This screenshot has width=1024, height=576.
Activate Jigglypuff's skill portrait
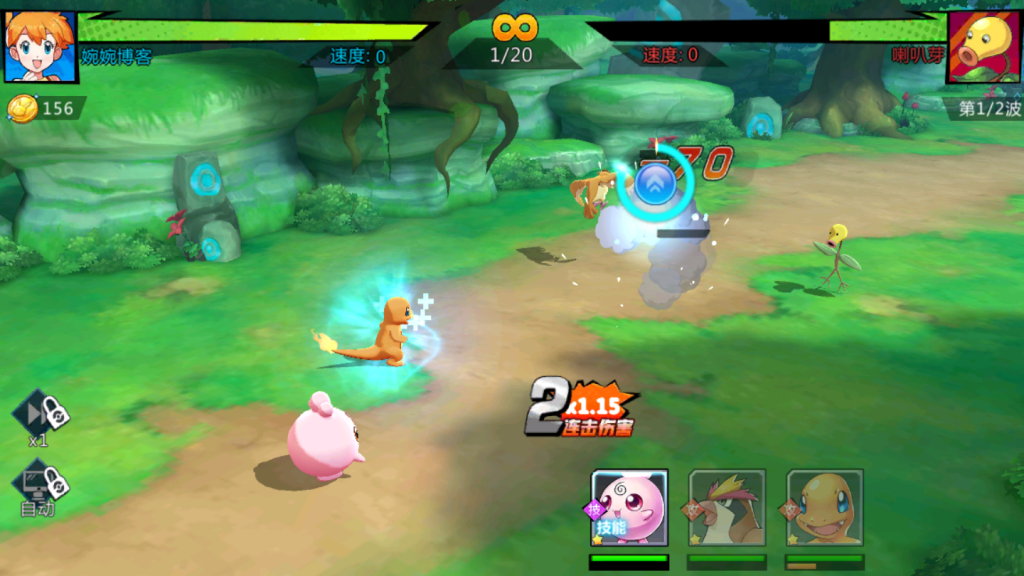pos(629,508)
